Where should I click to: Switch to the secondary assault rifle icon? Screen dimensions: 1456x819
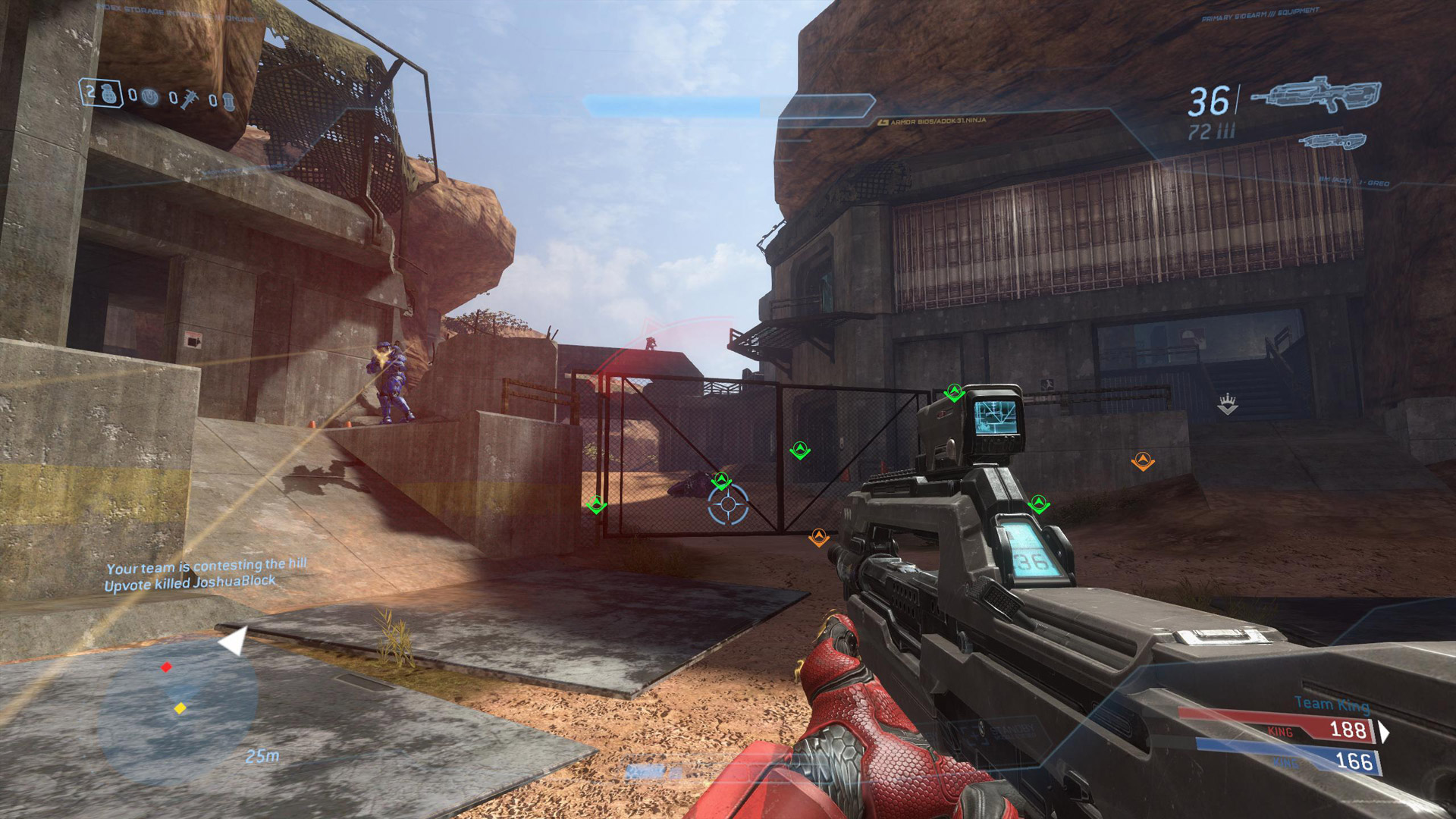[1332, 142]
